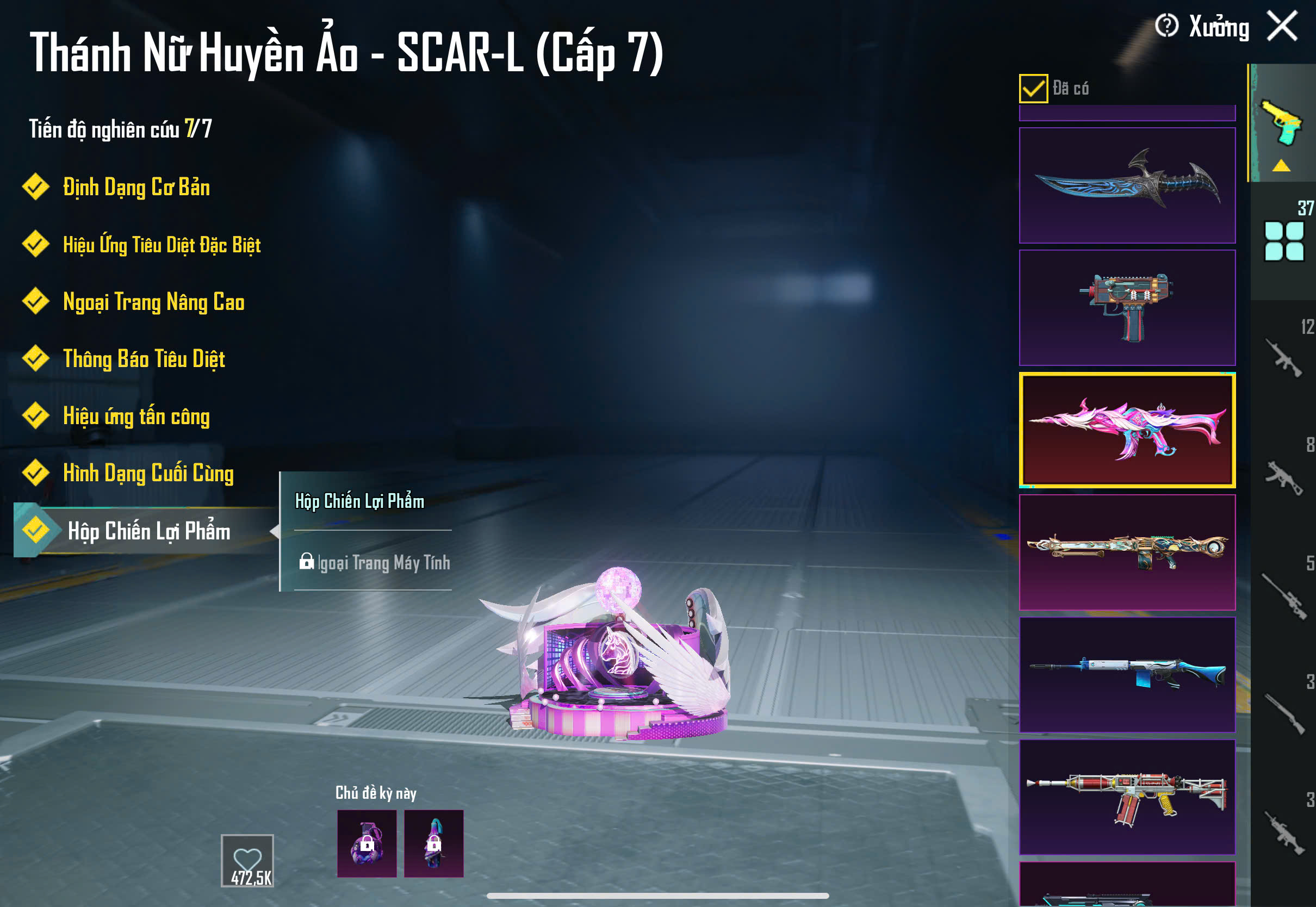This screenshot has width=1316, height=907.
Task: Choose Hộp Chiến Lợi Phẩm in the submenu
Action: click(x=359, y=501)
